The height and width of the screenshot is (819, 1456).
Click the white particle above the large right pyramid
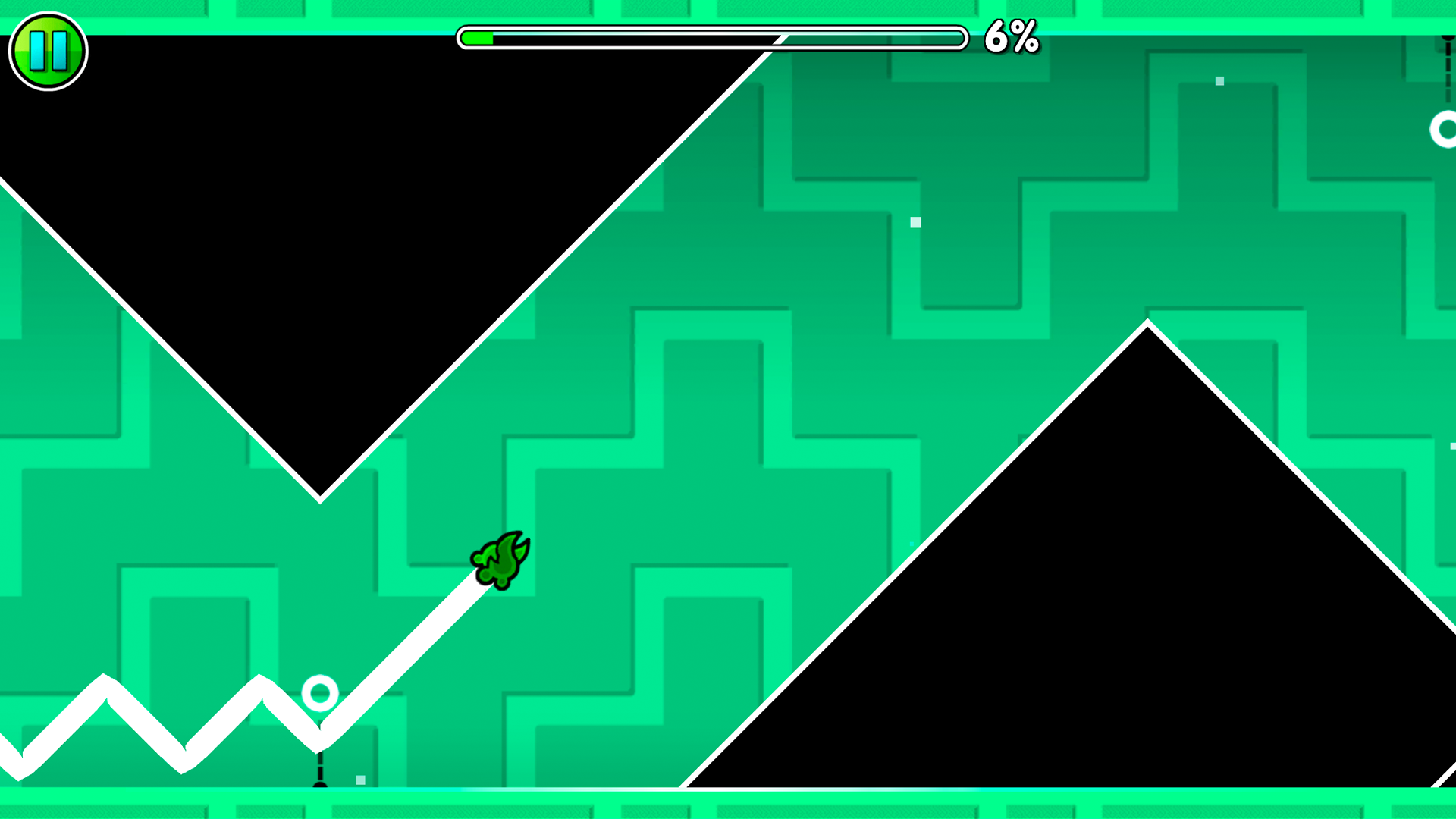[x=914, y=221]
